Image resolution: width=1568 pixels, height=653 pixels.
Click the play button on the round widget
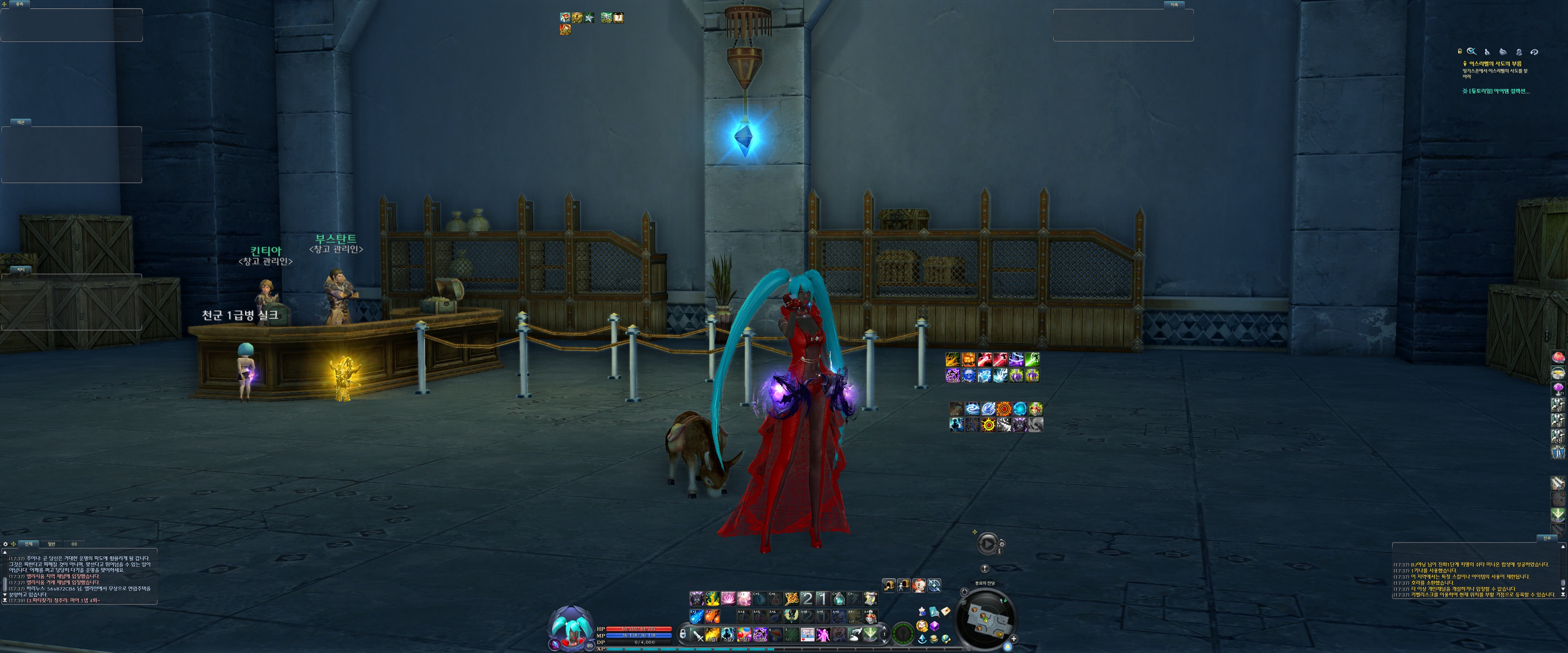point(987,544)
